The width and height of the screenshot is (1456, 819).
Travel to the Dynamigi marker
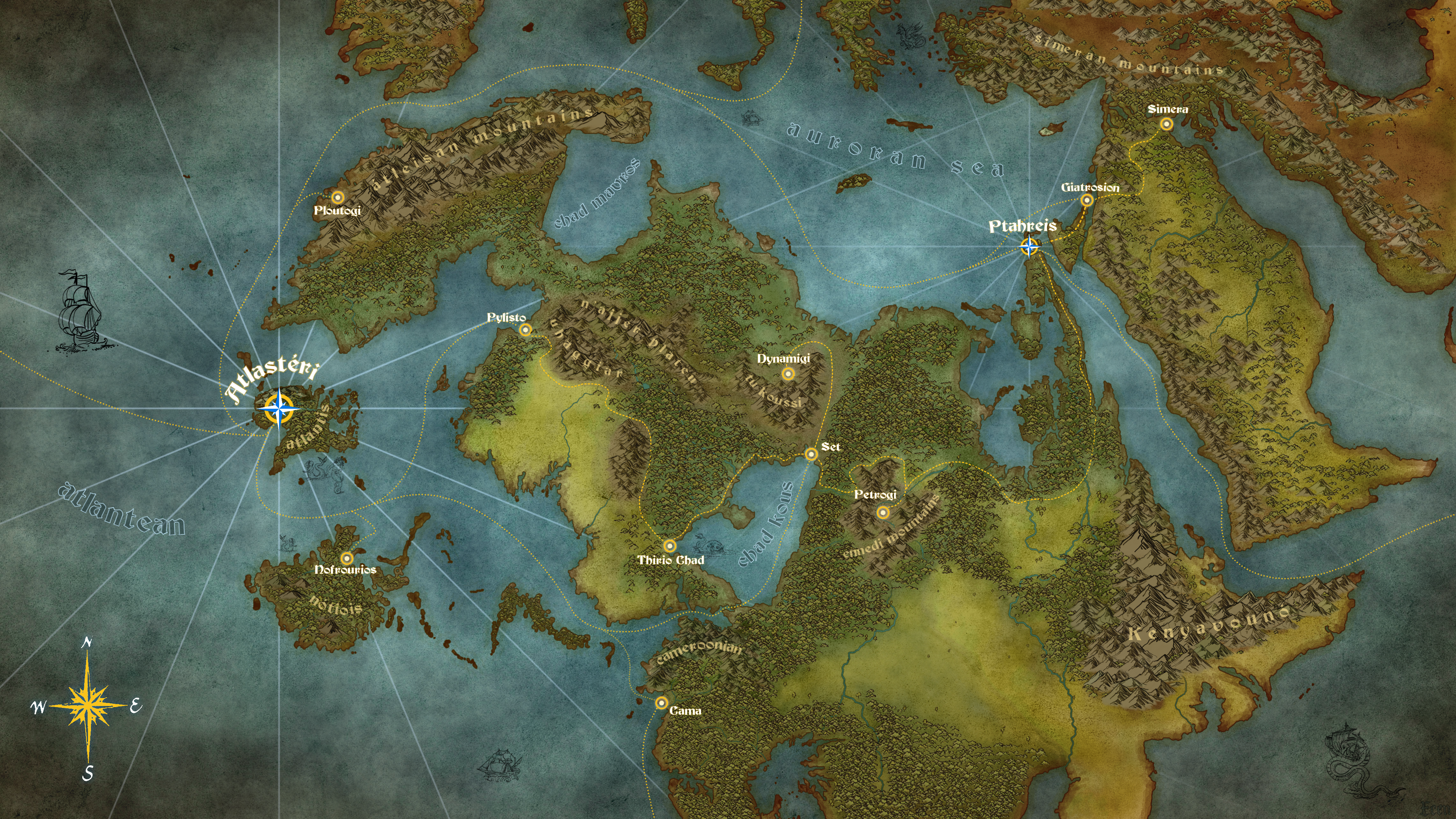(788, 373)
